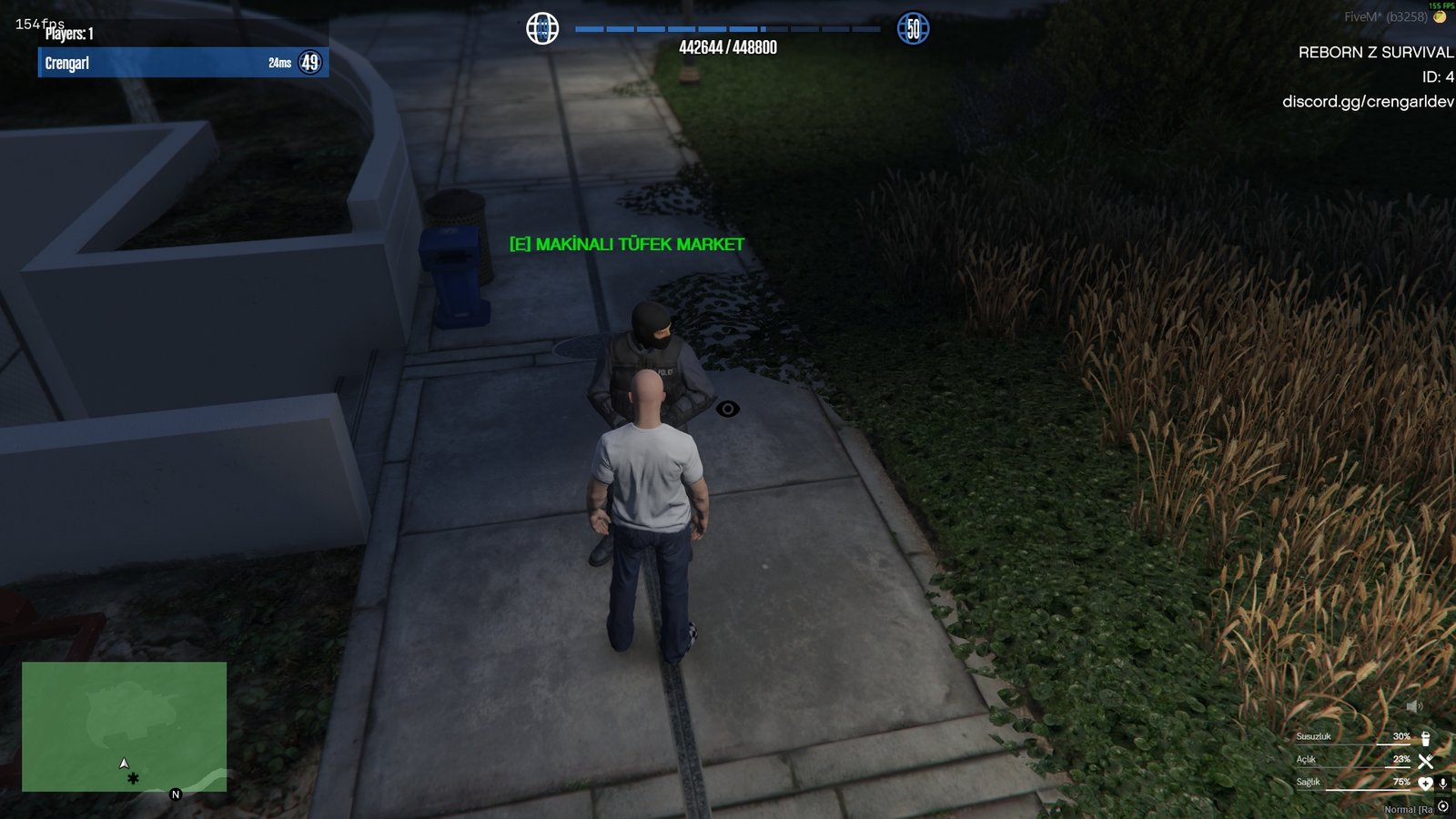The image size is (1456, 819).
Task: Click the FiveM cheese emoji icon
Action: (x=1441, y=16)
